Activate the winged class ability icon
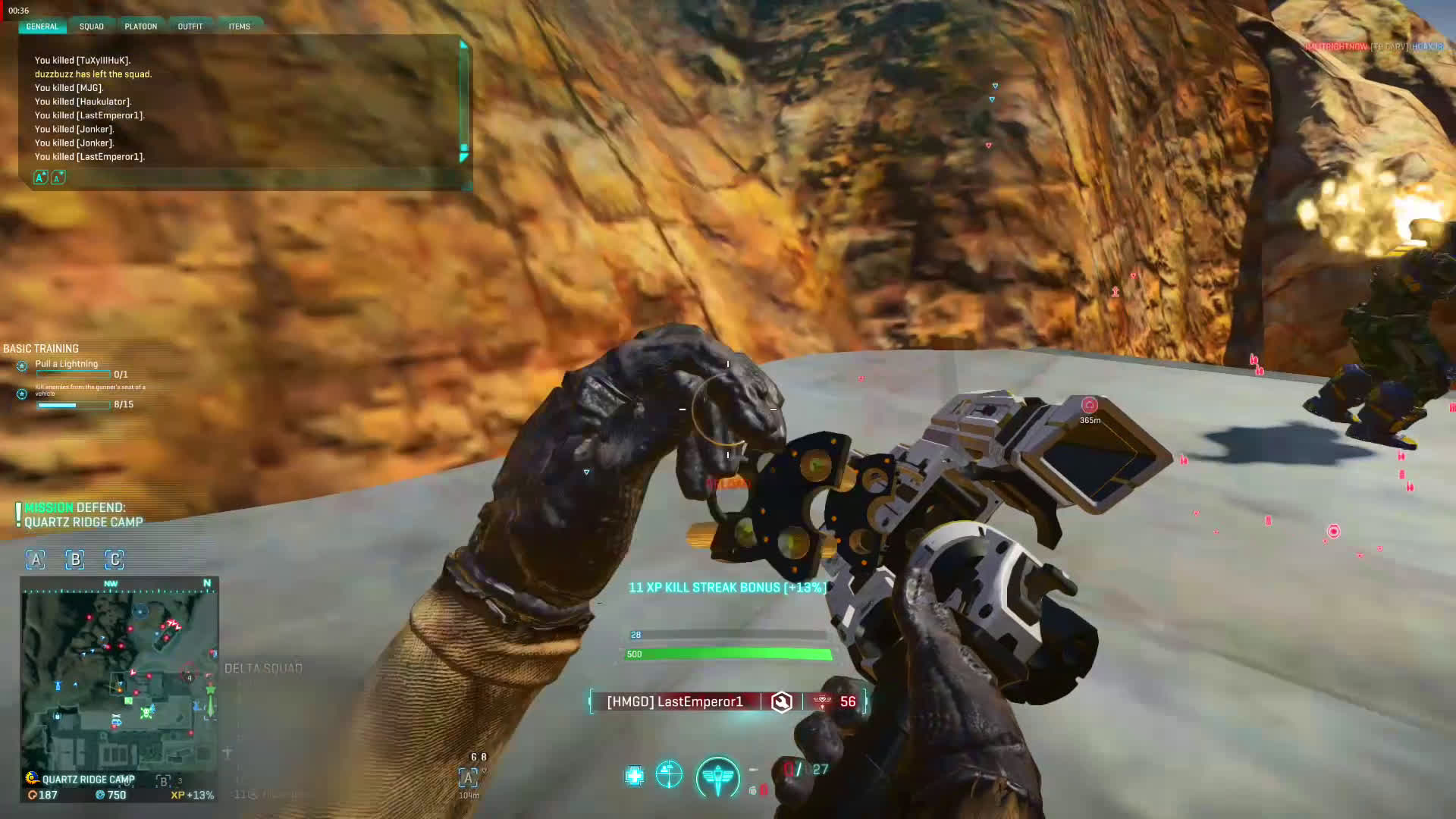Image resolution: width=1456 pixels, height=819 pixels. [x=717, y=777]
